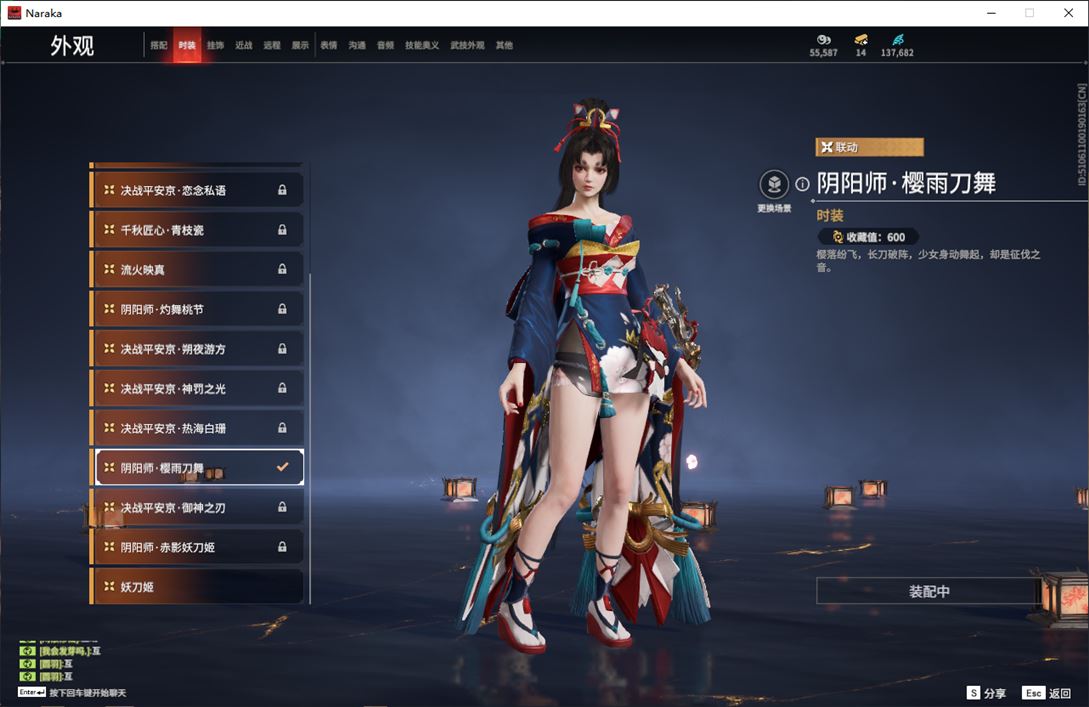Choose the 阴阳师·赤影妖刀姬 outfit
The width and height of the screenshot is (1089, 707).
197,547
